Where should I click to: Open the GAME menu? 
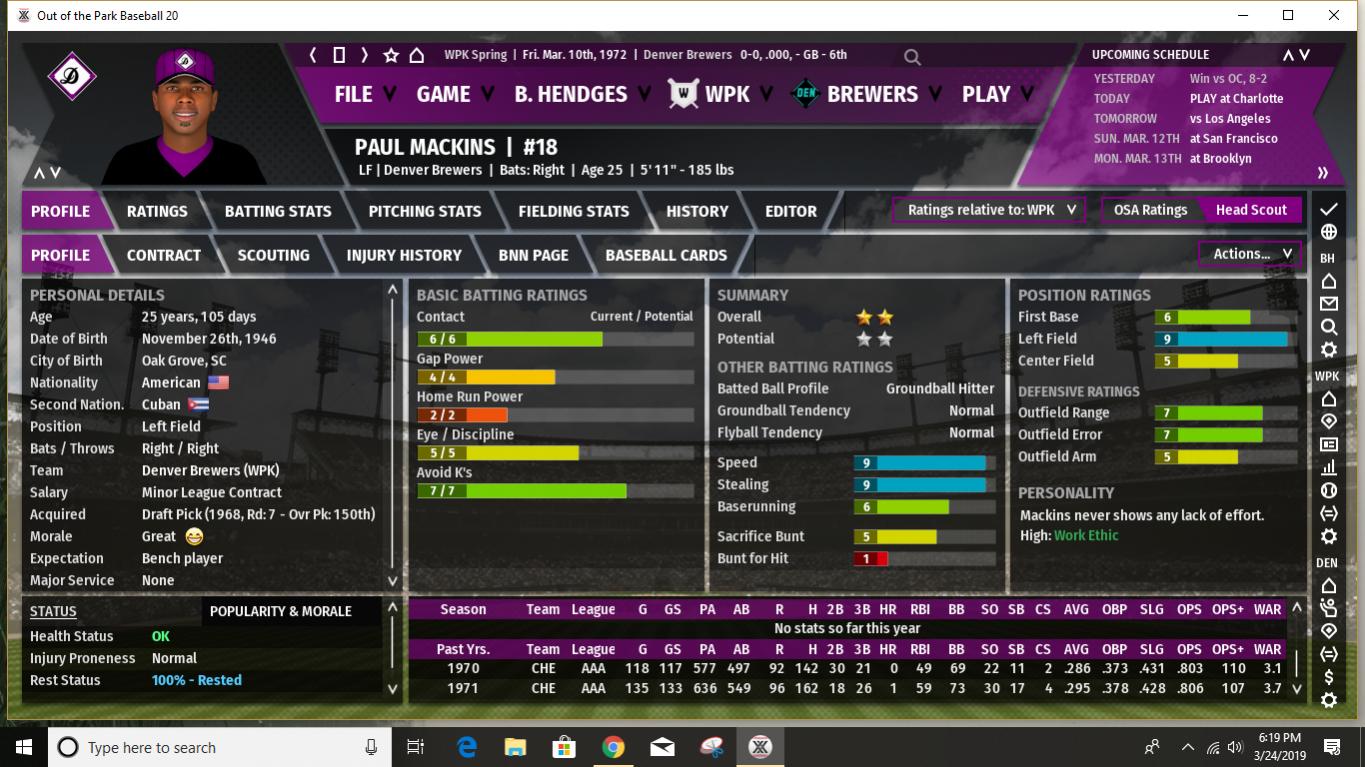(x=443, y=94)
